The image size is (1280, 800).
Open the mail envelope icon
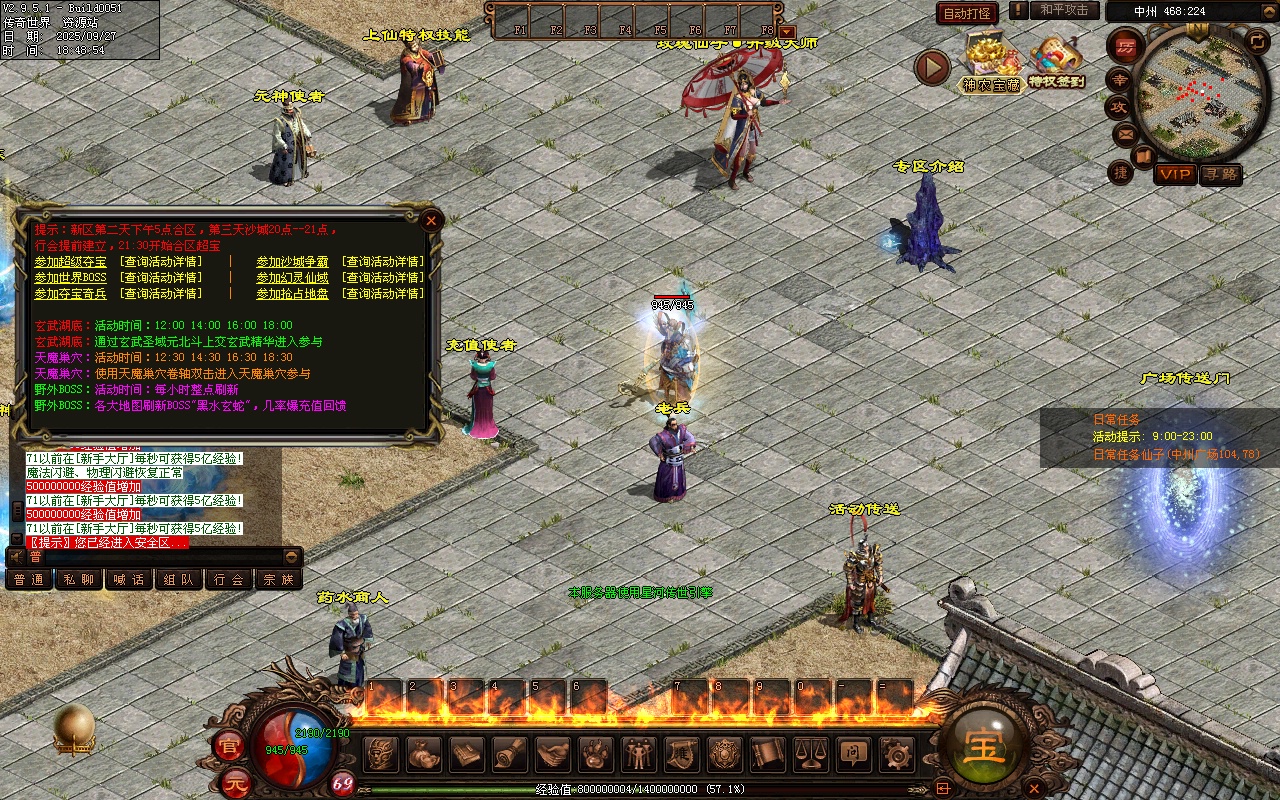tap(1126, 133)
